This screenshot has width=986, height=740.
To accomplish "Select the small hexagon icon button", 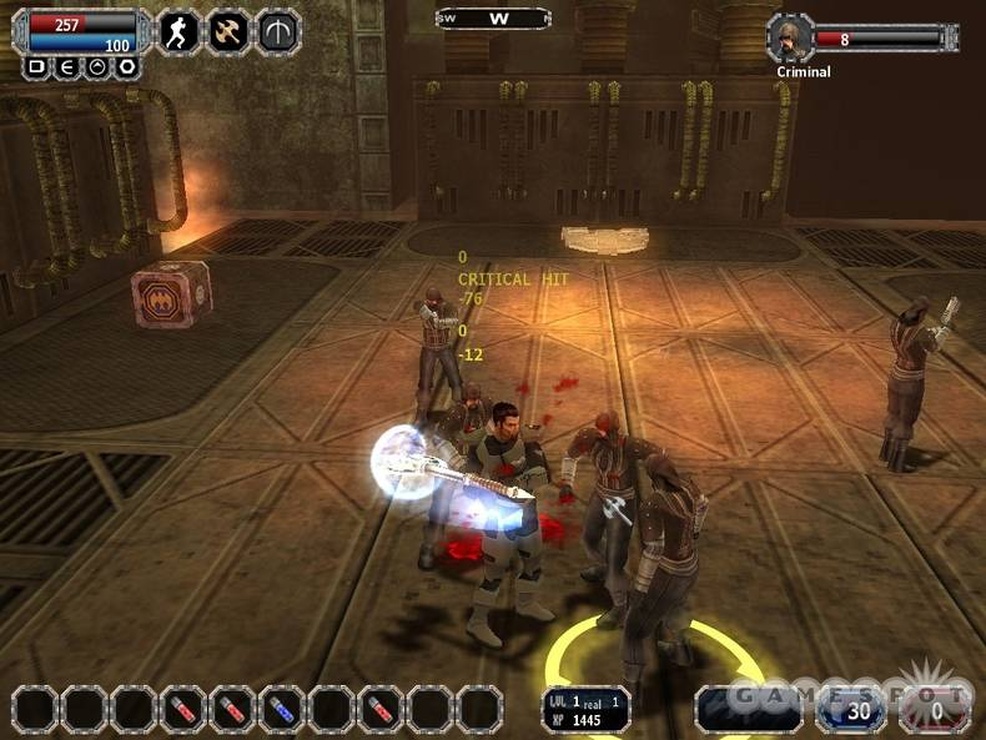I will point(126,67).
